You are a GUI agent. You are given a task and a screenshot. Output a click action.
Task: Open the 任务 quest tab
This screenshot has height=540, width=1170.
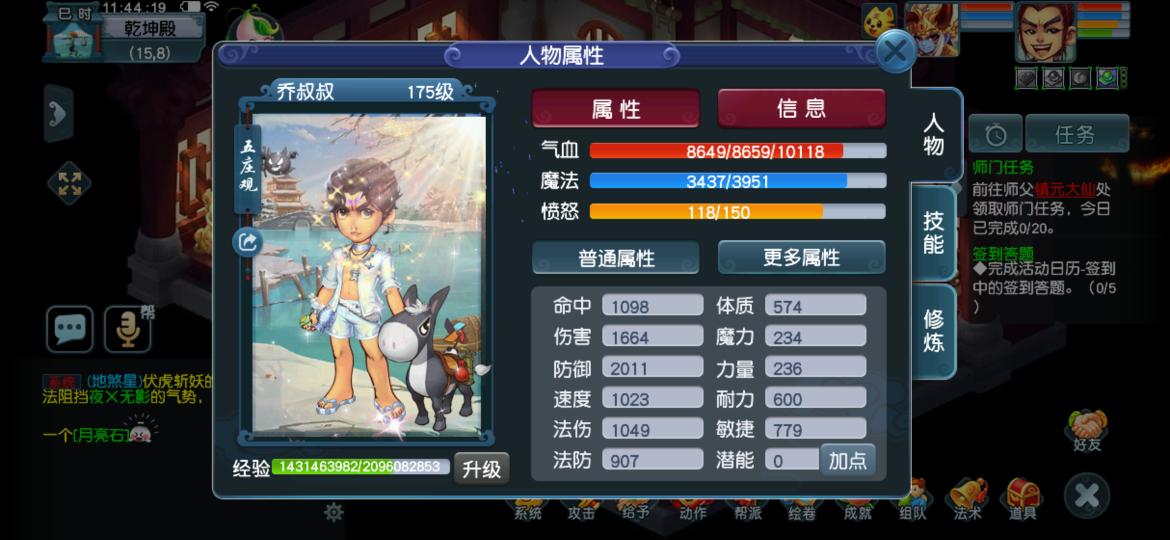point(1075,134)
